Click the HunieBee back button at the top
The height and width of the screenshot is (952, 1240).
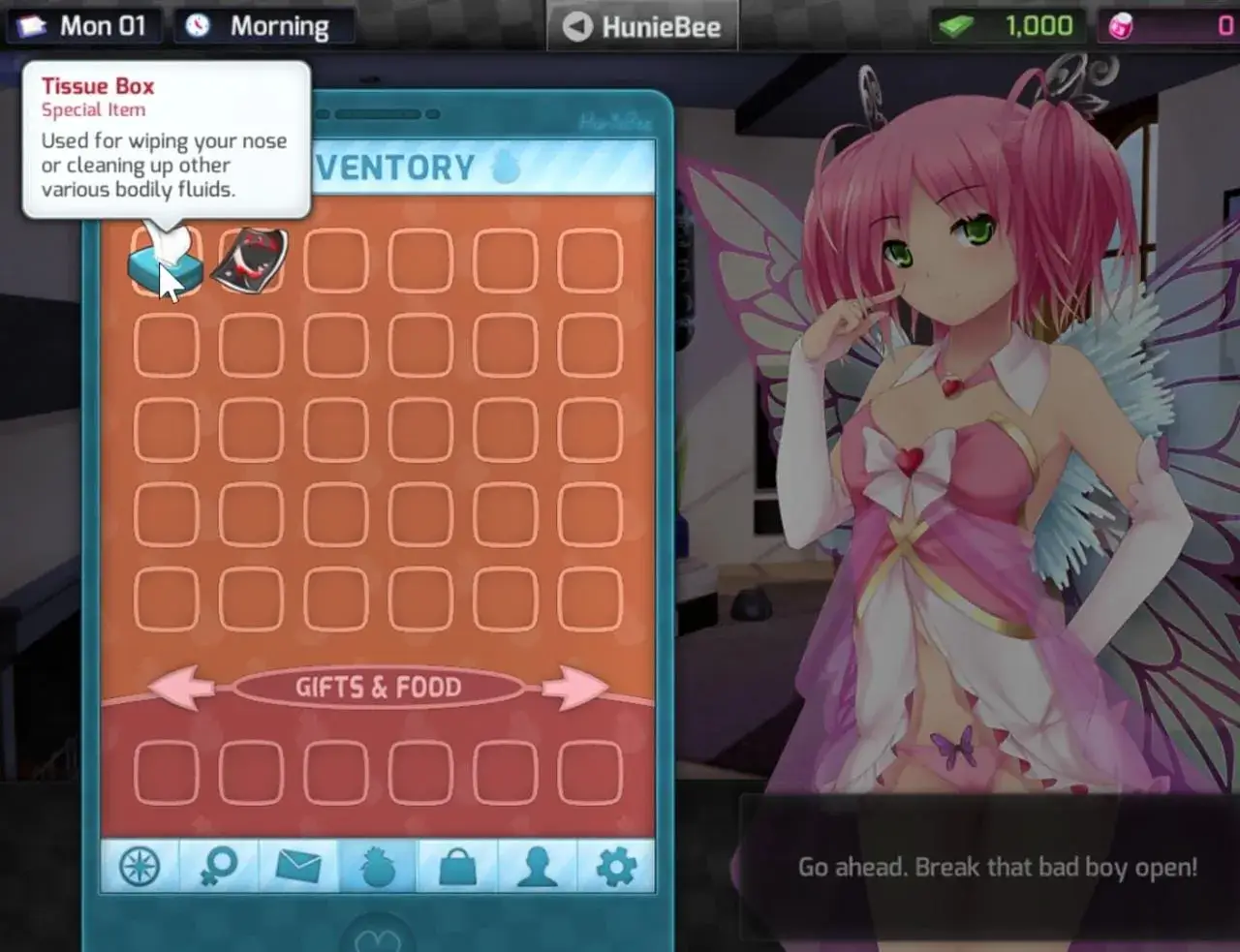(x=642, y=25)
